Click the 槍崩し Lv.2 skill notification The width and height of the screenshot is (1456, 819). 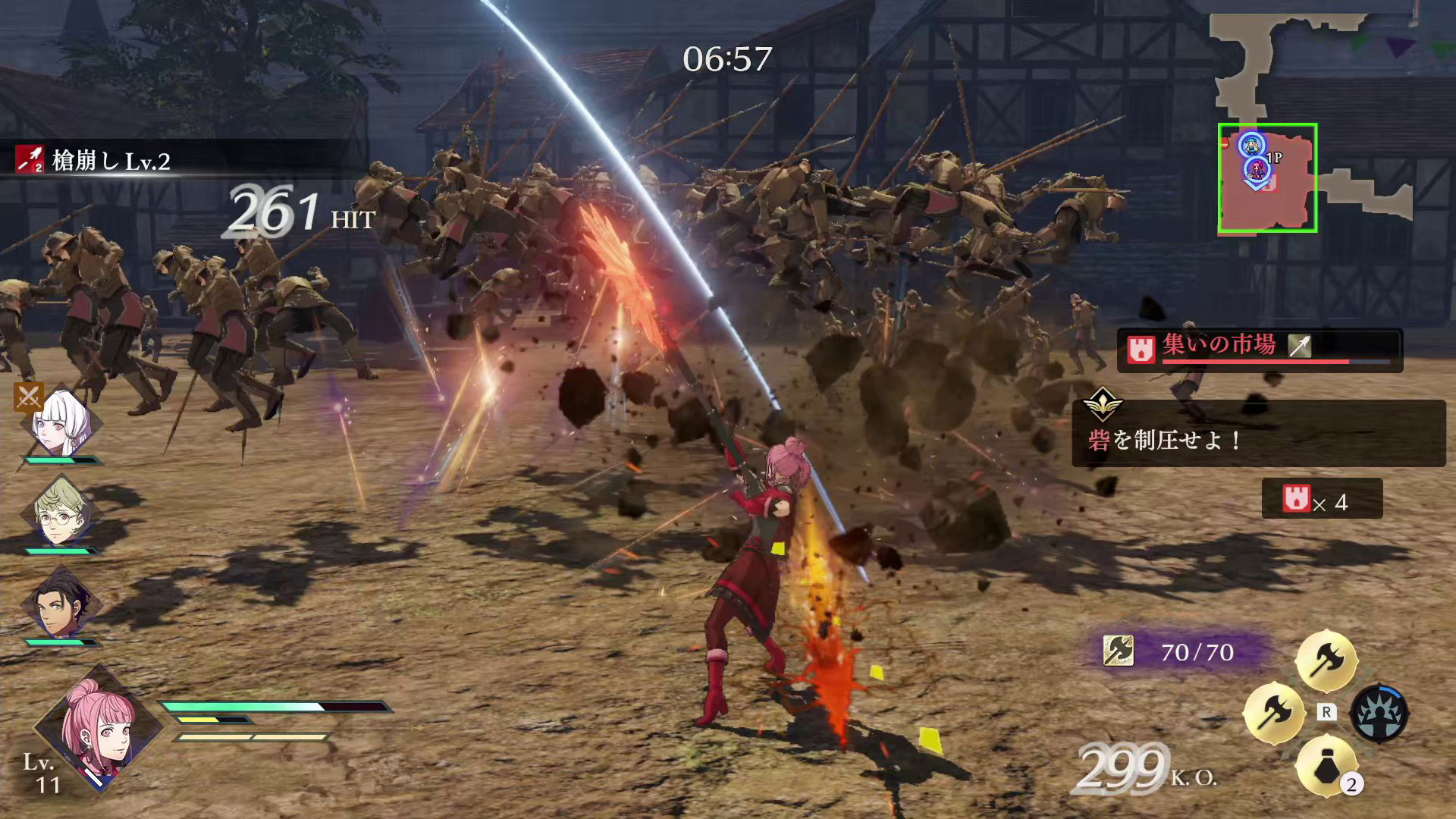[x=111, y=161]
